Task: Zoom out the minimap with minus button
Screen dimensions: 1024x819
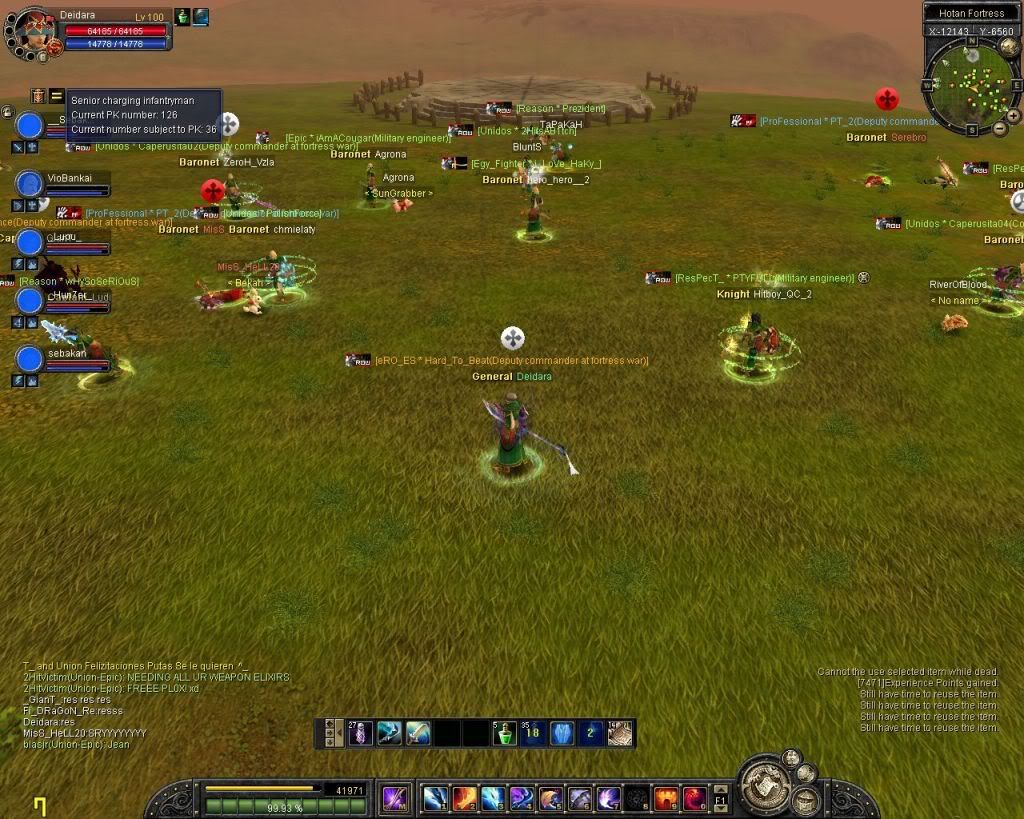Action: click(1001, 129)
